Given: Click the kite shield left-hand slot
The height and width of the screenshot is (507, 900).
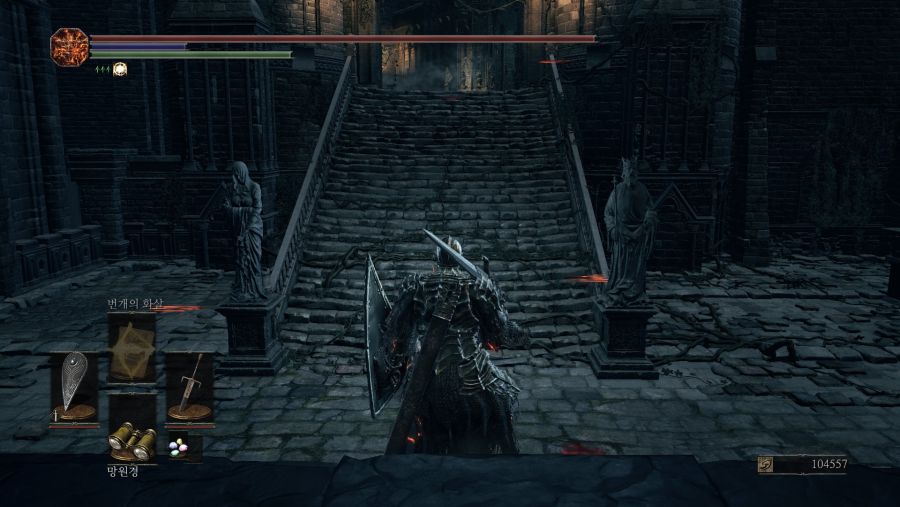Looking at the screenshot, I should coord(74,386).
